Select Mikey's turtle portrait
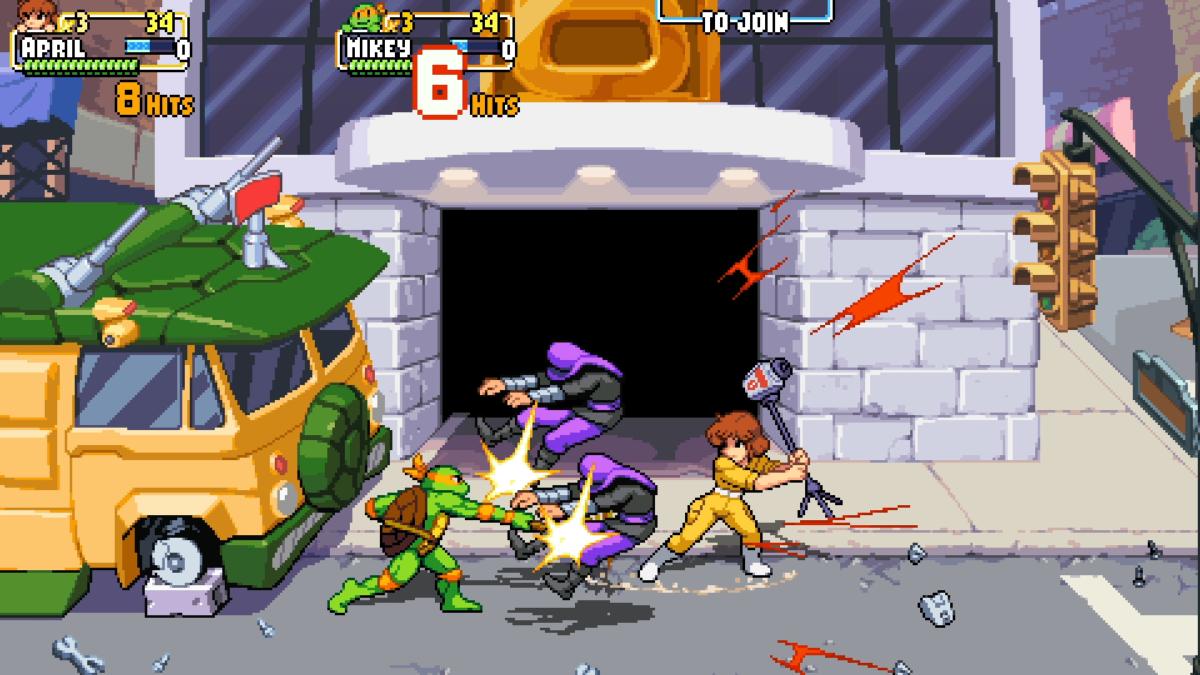1200x675 pixels. 366,15
